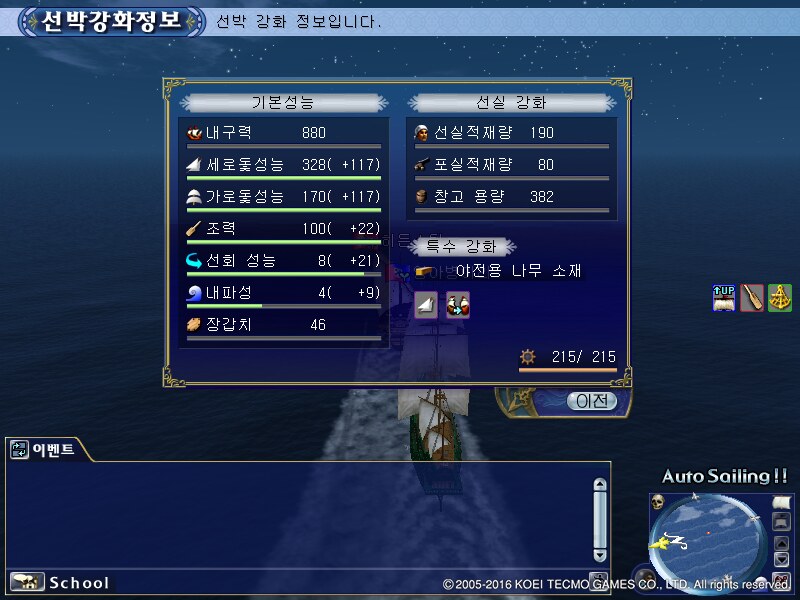Screen dimensions: 800x600
Task: Click the 이전 (previous) button
Action: pos(591,402)
